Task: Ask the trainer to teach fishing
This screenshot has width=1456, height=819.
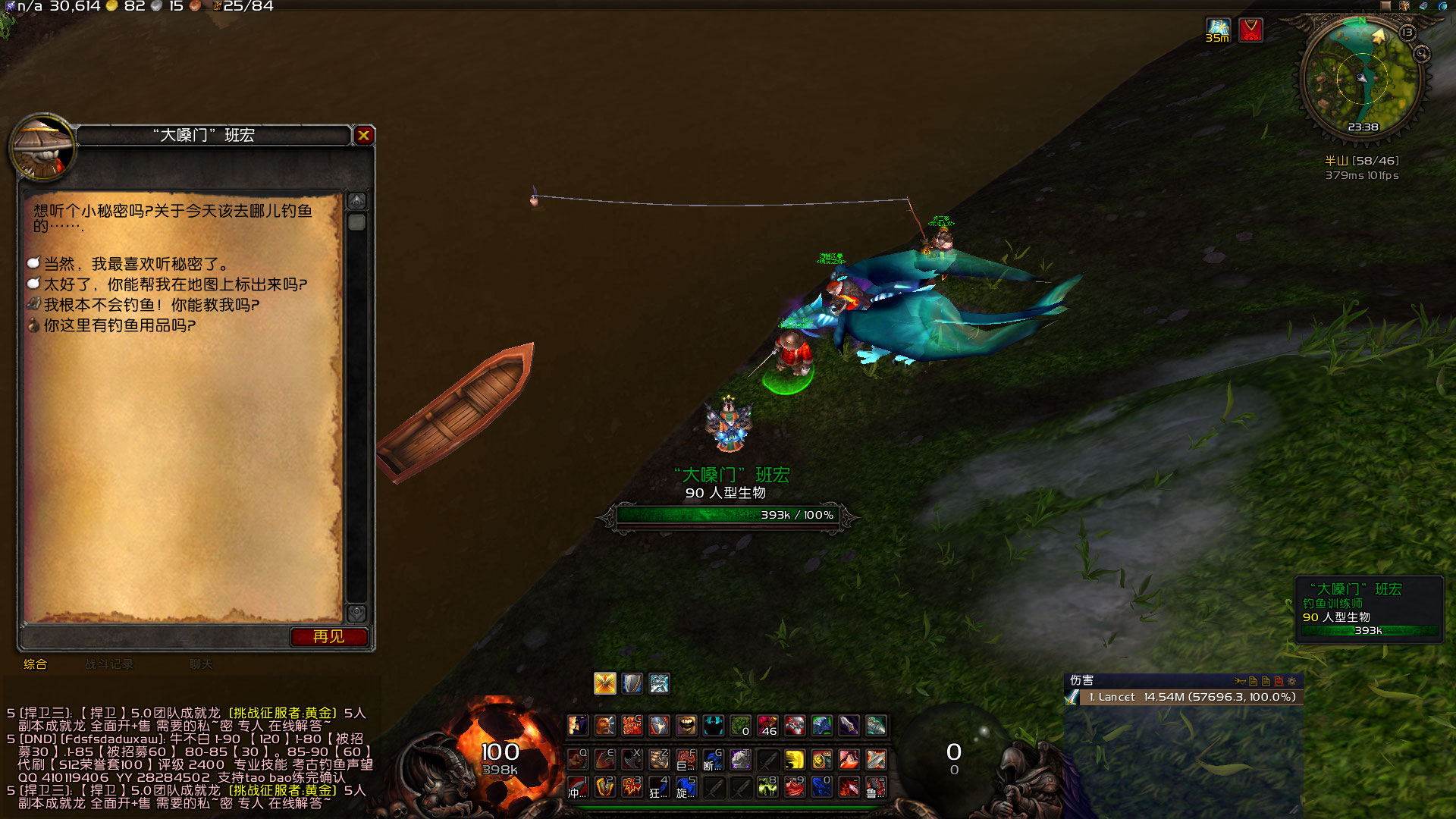Action: 151,305
